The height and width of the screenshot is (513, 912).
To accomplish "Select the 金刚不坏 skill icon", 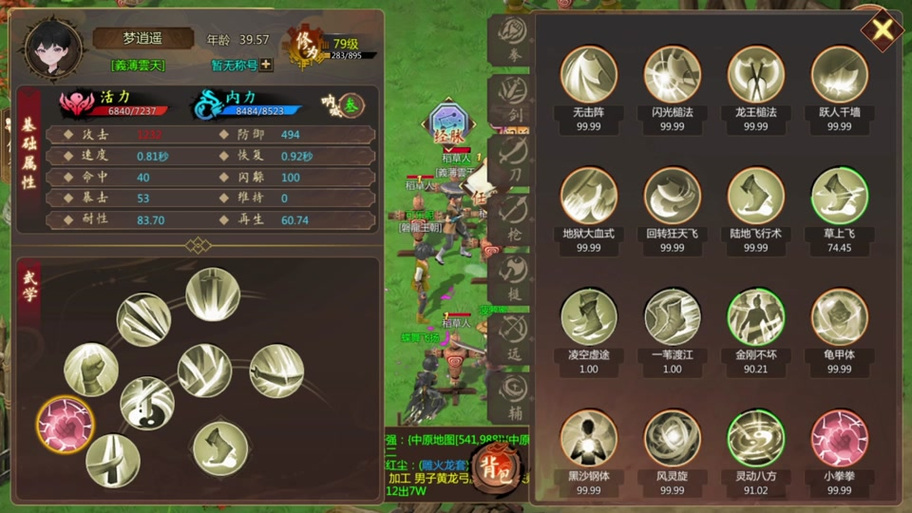I will [x=756, y=318].
